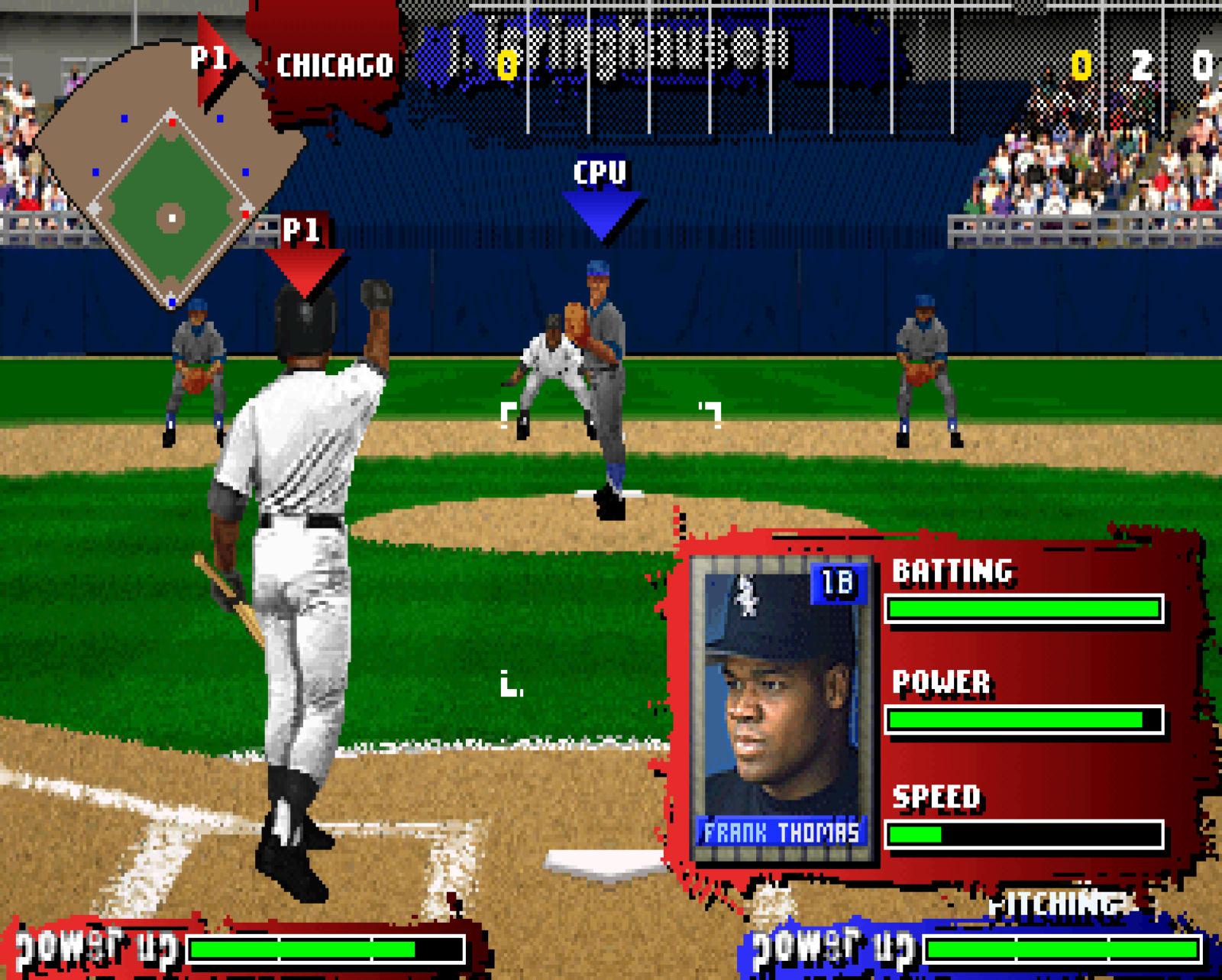Select the CHICAGO team name
Image resolution: width=1222 pixels, height=980 pixels.
coord(334,65)
